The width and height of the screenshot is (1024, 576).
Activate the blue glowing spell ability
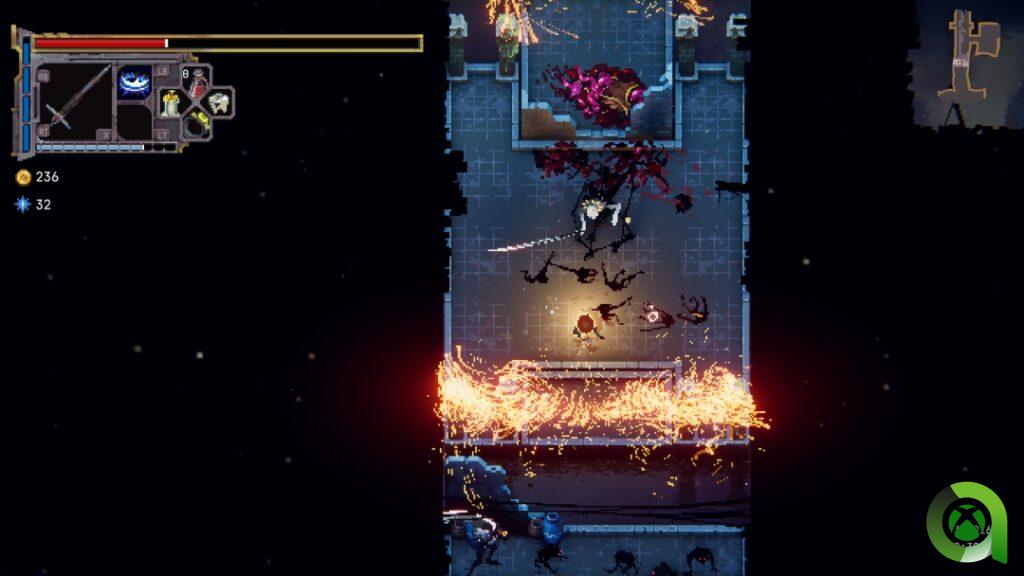point(134,82)
